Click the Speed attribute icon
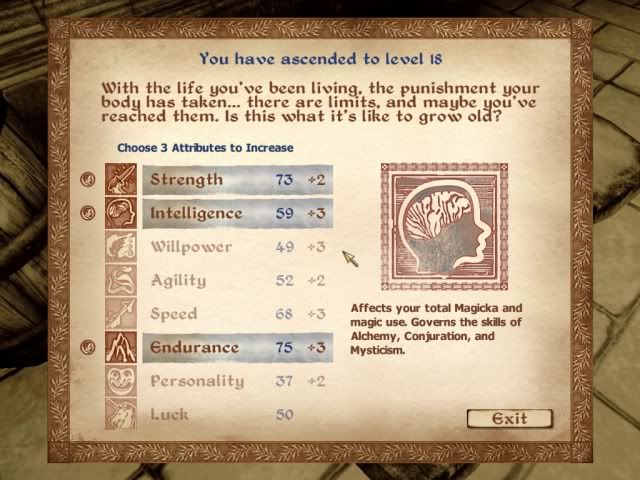This screenshot has height=480, width=640. click(121, 314)
